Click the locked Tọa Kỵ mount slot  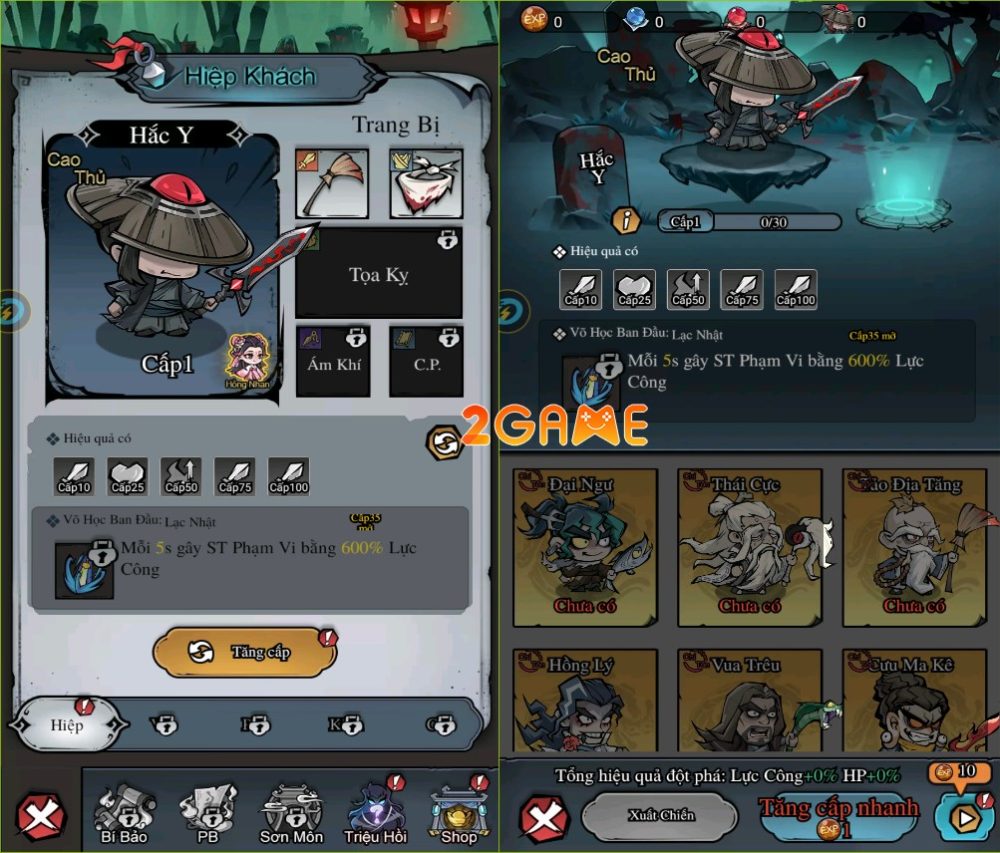pos(378,273)
